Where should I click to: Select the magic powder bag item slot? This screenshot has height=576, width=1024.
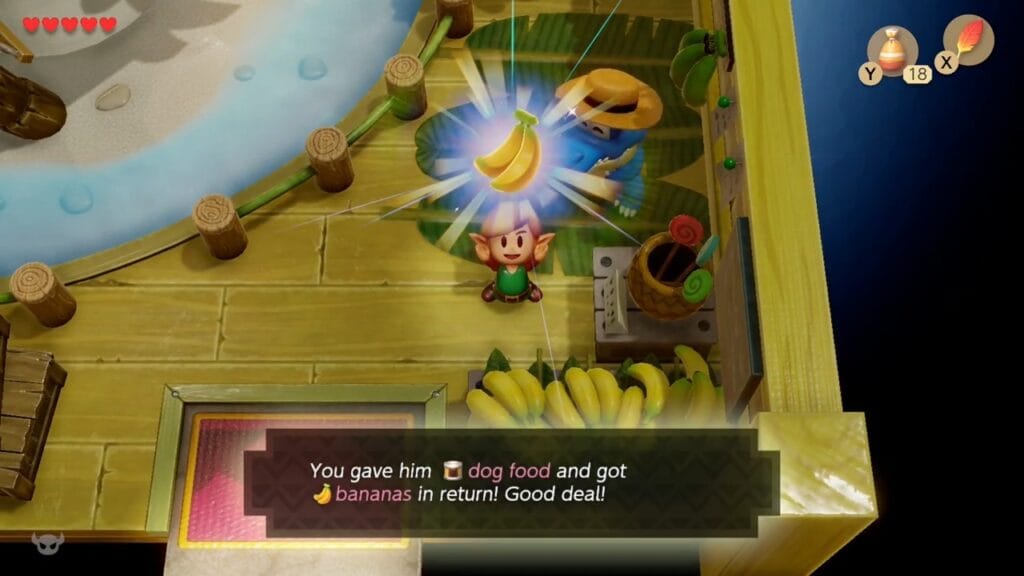click(892, 50)
